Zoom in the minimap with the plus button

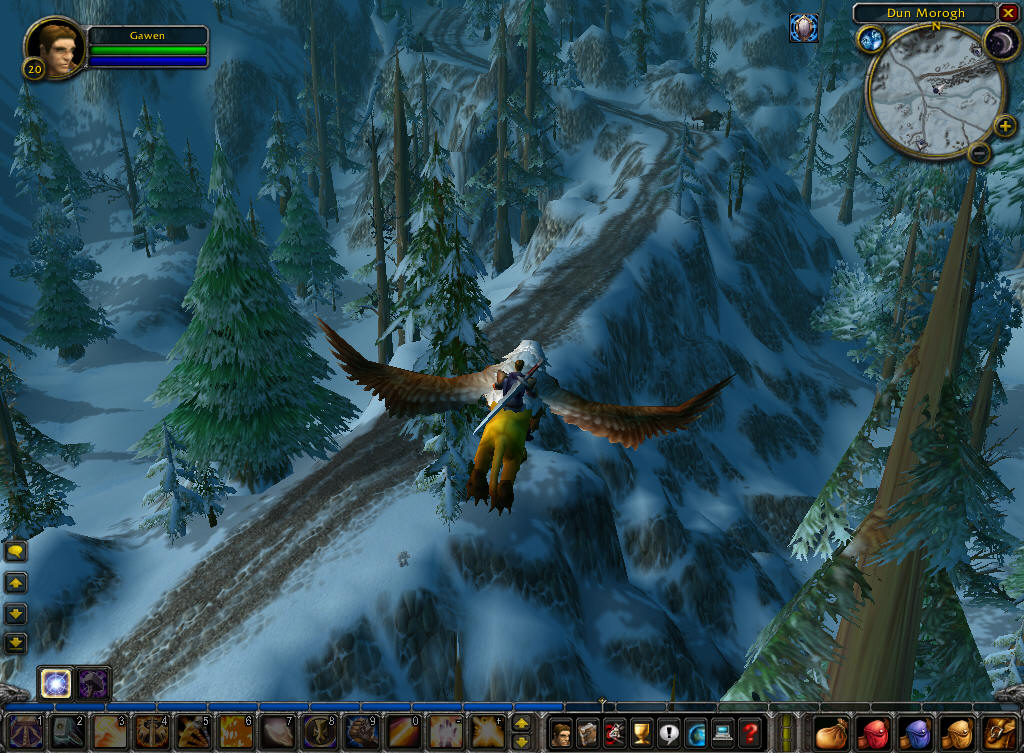click(1004, 126)
